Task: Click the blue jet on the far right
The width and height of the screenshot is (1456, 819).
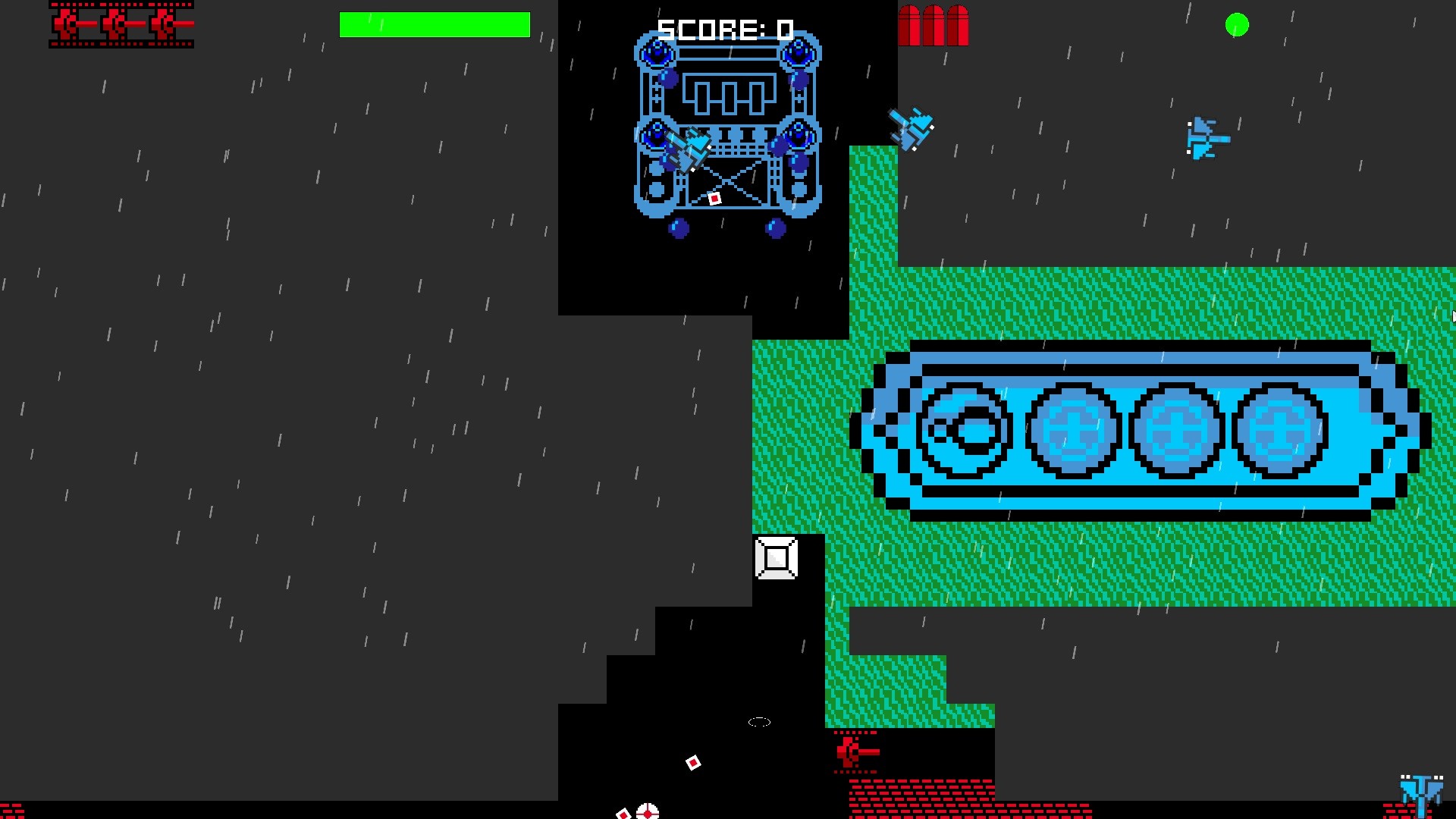Action: point(1207,139)
